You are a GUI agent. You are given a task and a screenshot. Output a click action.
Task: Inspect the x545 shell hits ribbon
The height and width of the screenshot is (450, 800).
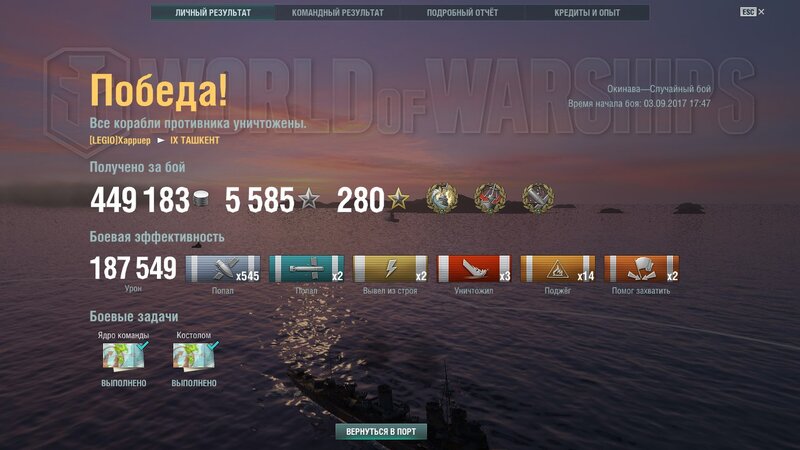(x=223, y=269)
